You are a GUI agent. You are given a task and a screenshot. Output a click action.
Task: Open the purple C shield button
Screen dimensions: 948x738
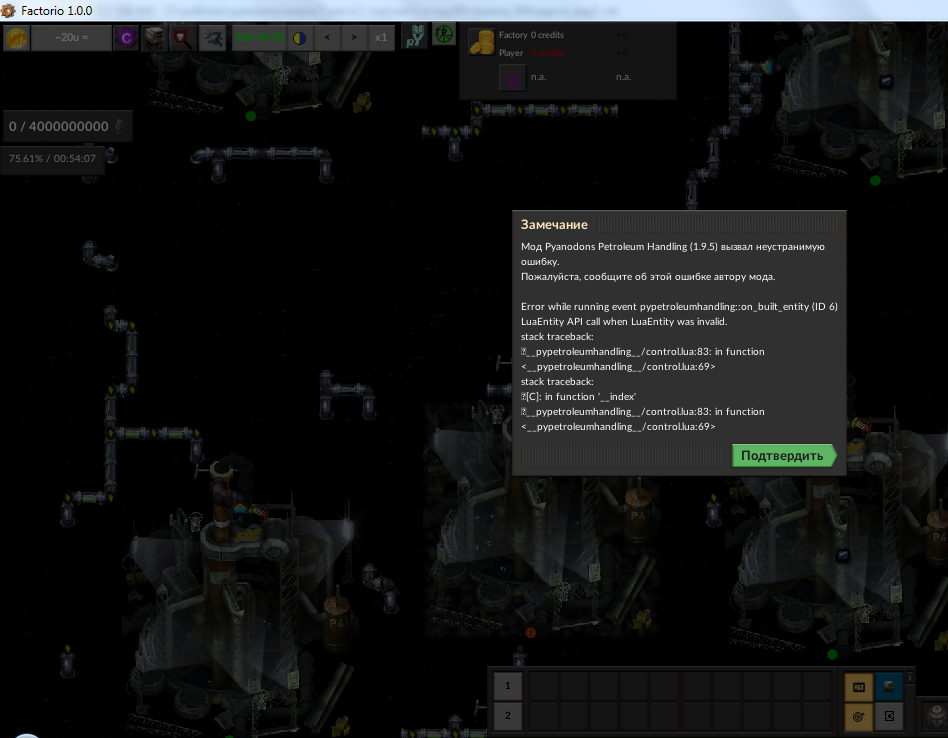click(126, 39)
